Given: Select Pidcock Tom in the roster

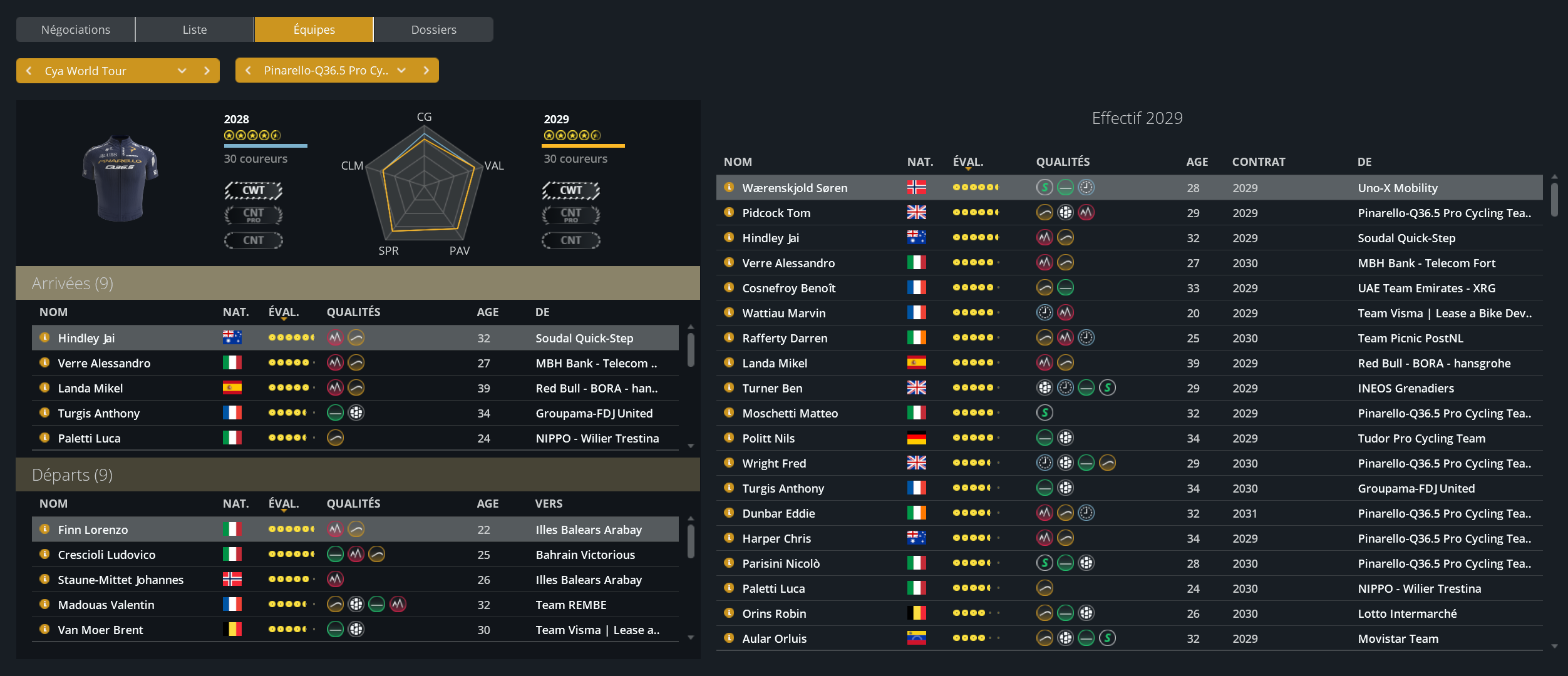Looking at the screenshot, I should (776, 213).
